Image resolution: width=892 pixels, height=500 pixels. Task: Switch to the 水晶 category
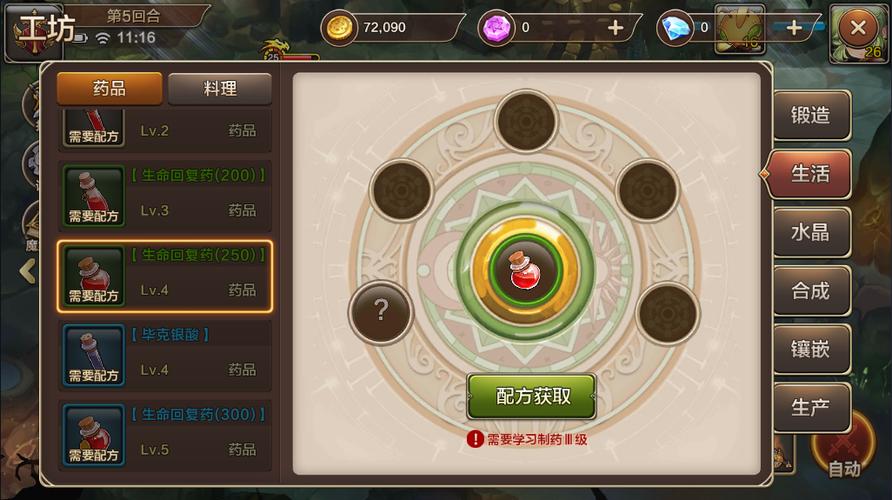pyautogui.click(x=810, y=232)
